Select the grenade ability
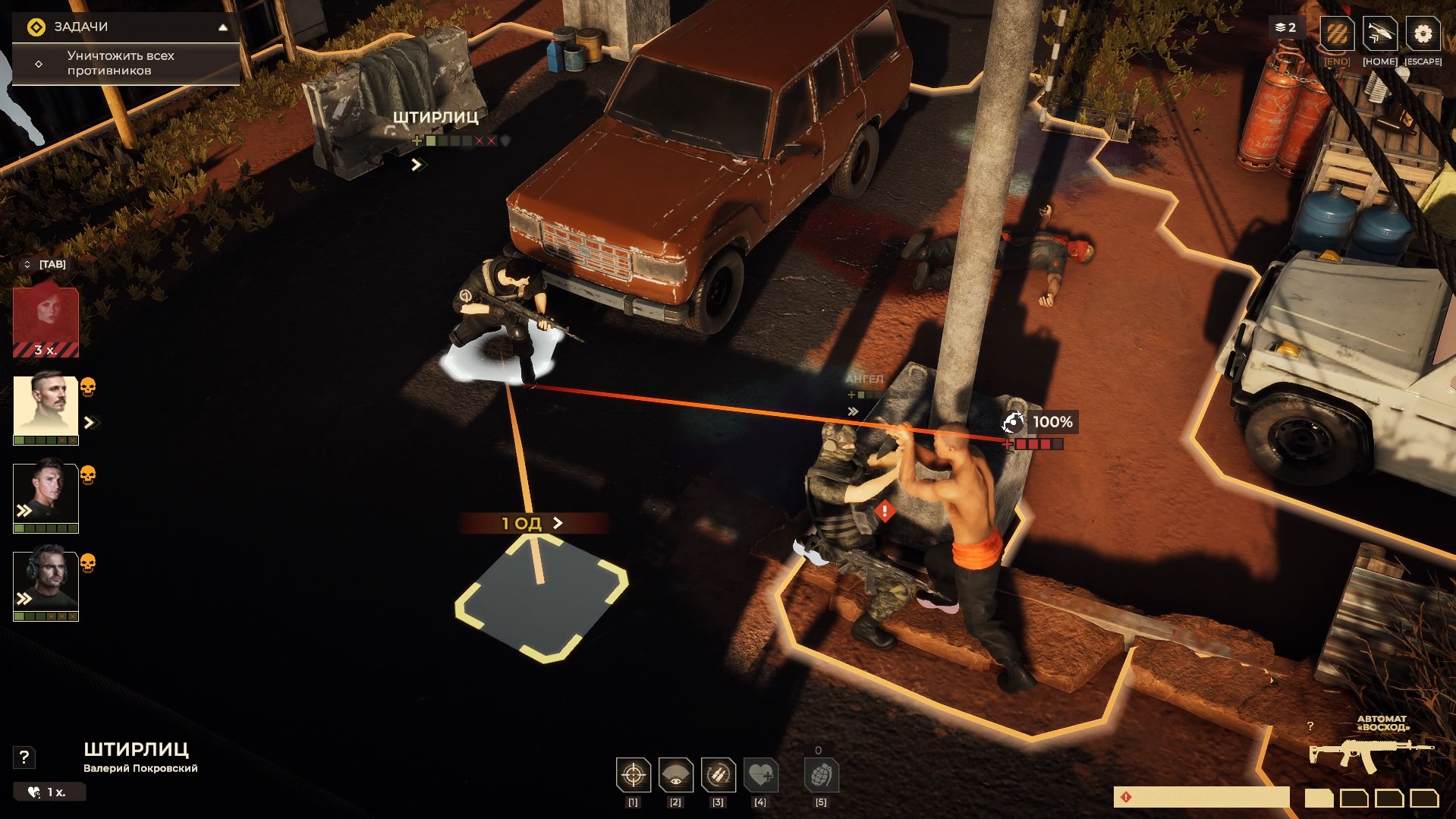Image resolution: width=1456 pixels, height=819 pixels. [821, 775]
